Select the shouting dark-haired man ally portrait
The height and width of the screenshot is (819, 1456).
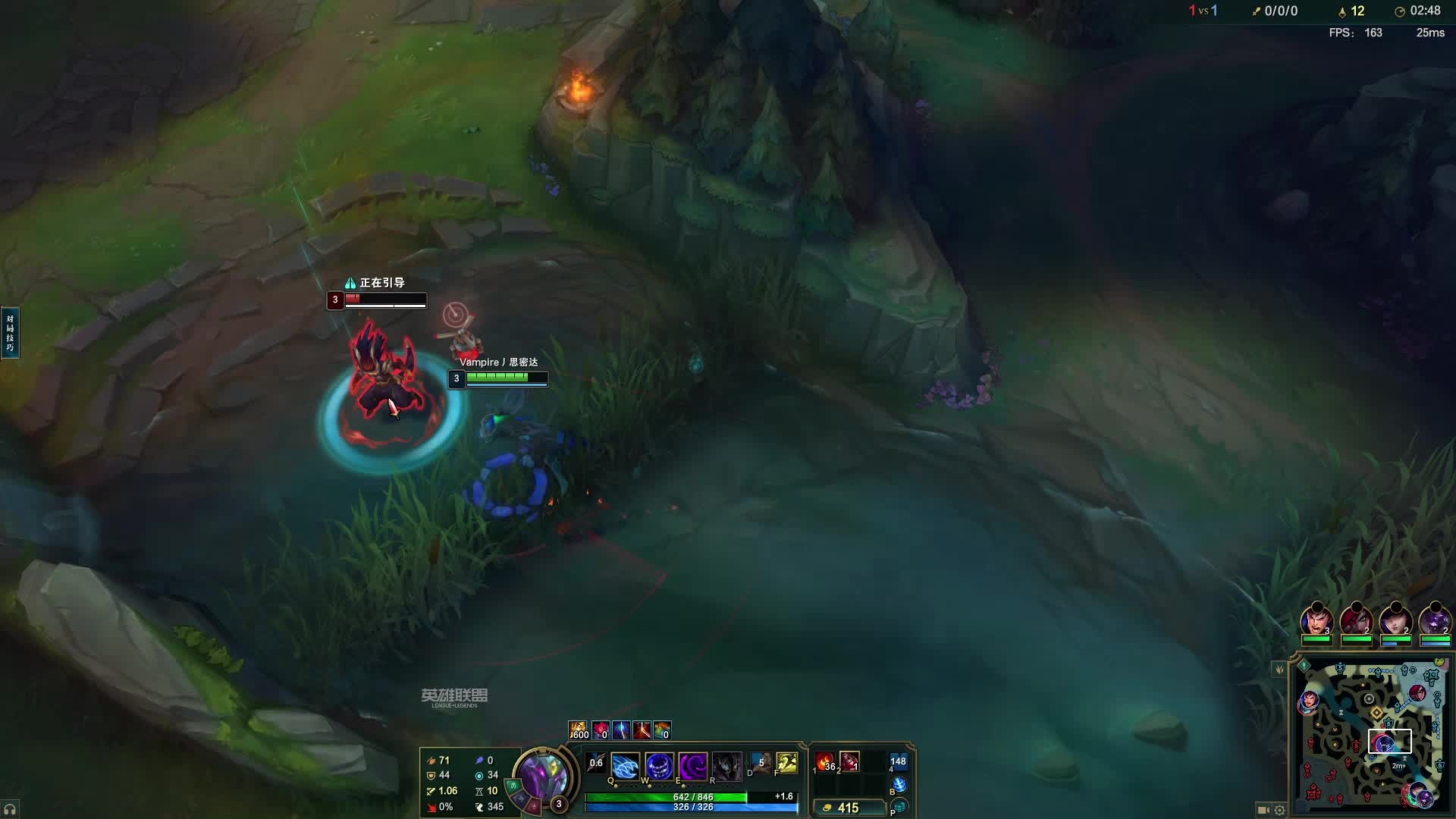coord(1316,620)
